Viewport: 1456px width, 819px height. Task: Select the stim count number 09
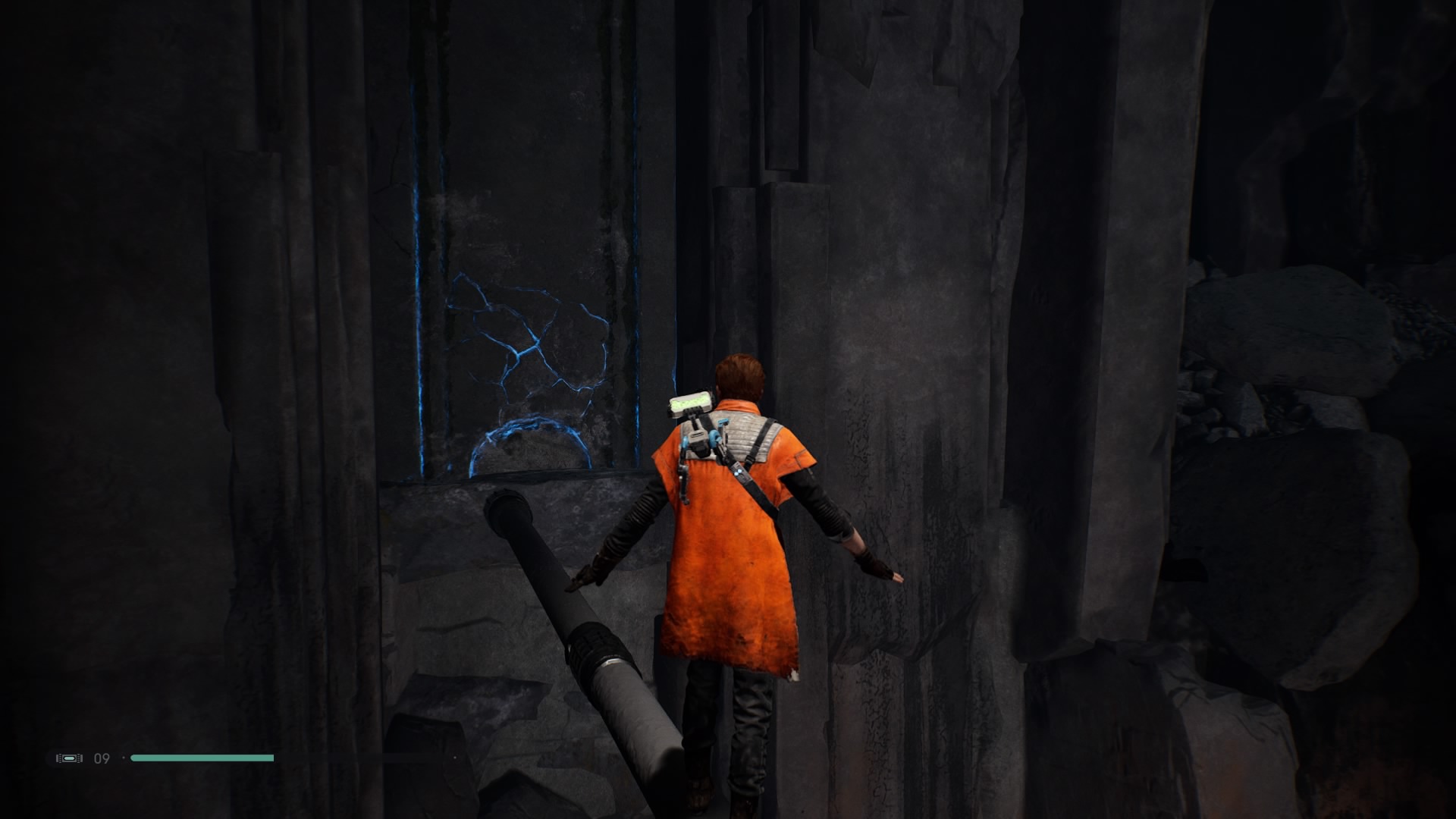101,757
